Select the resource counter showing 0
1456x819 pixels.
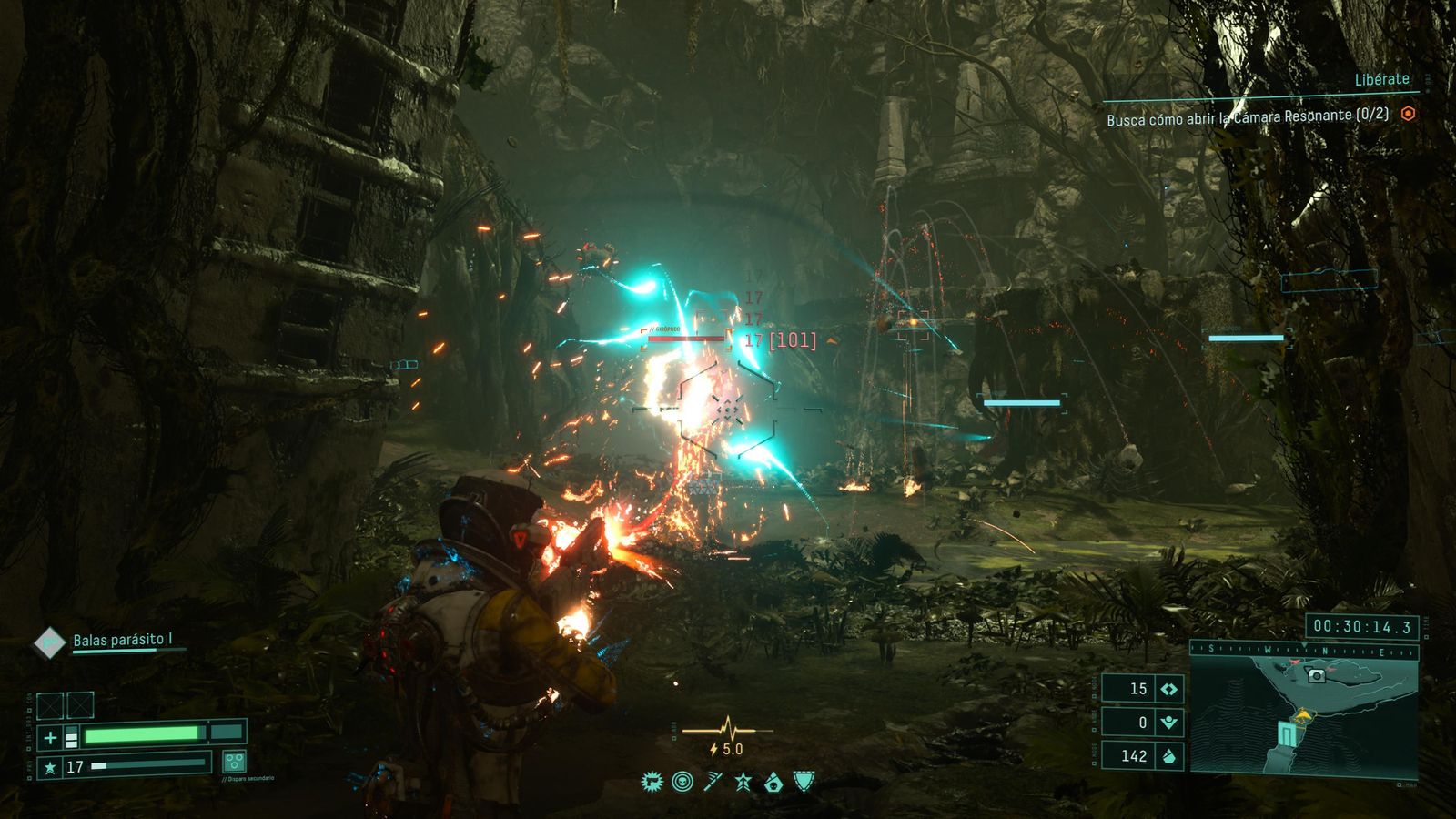coord(1142,723)
